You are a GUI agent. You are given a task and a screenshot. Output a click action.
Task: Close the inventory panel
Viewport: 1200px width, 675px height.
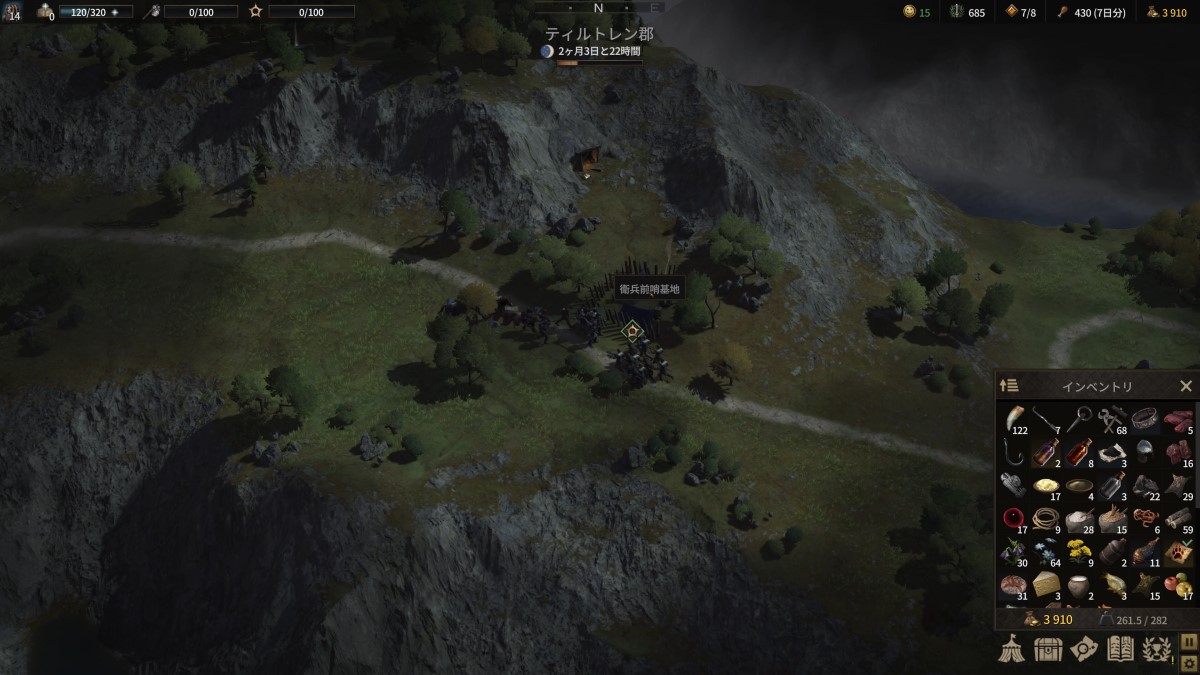[1185, 386]
